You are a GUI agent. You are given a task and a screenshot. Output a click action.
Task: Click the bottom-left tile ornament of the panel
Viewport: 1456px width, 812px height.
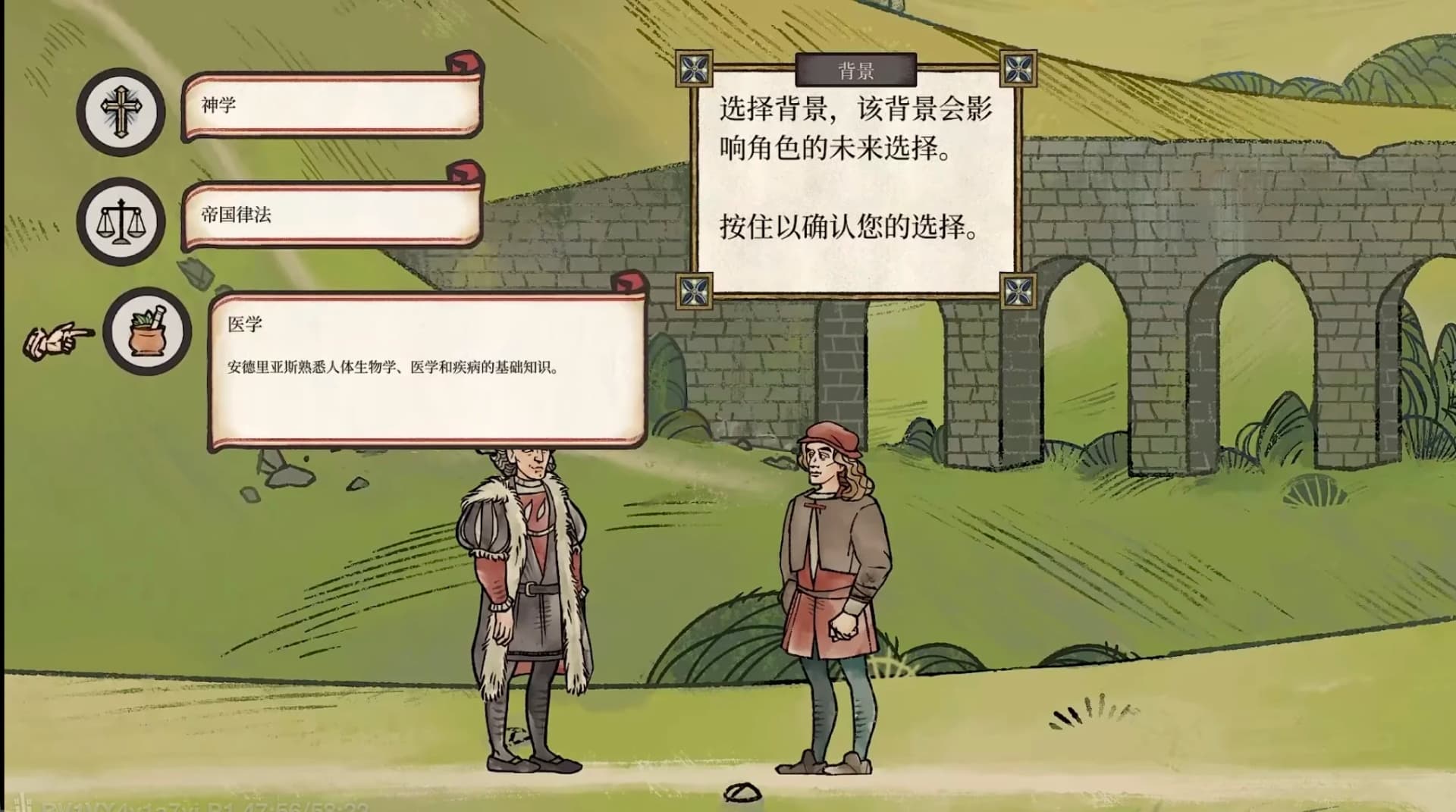coord(695,290)
